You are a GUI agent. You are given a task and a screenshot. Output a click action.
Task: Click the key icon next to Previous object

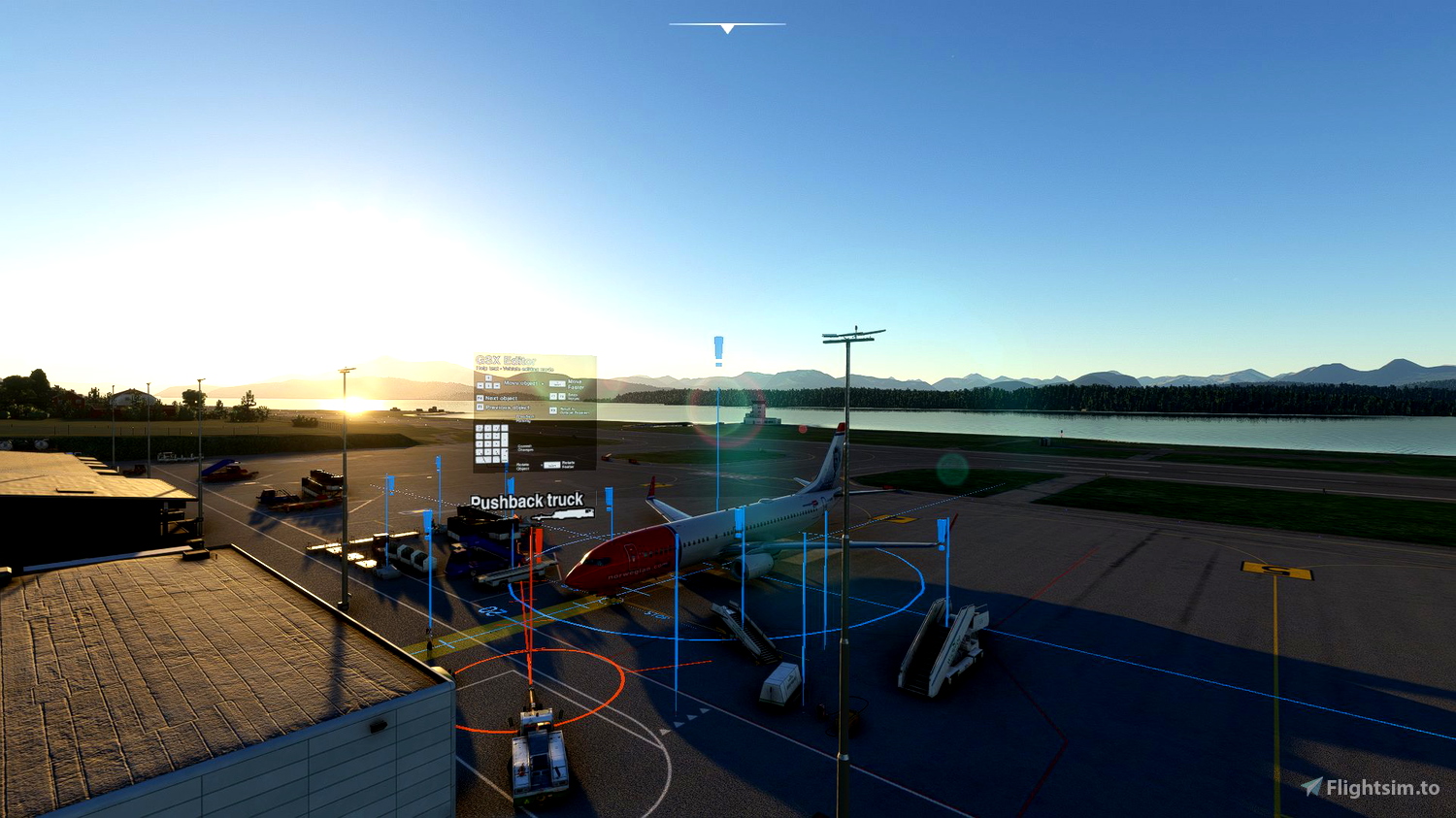(480, 407)
